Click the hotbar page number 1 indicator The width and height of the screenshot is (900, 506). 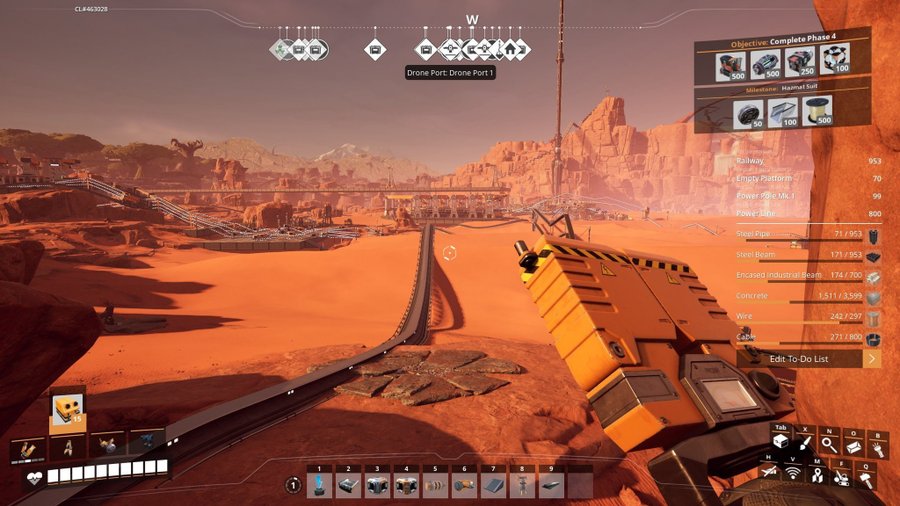point(293,485)
